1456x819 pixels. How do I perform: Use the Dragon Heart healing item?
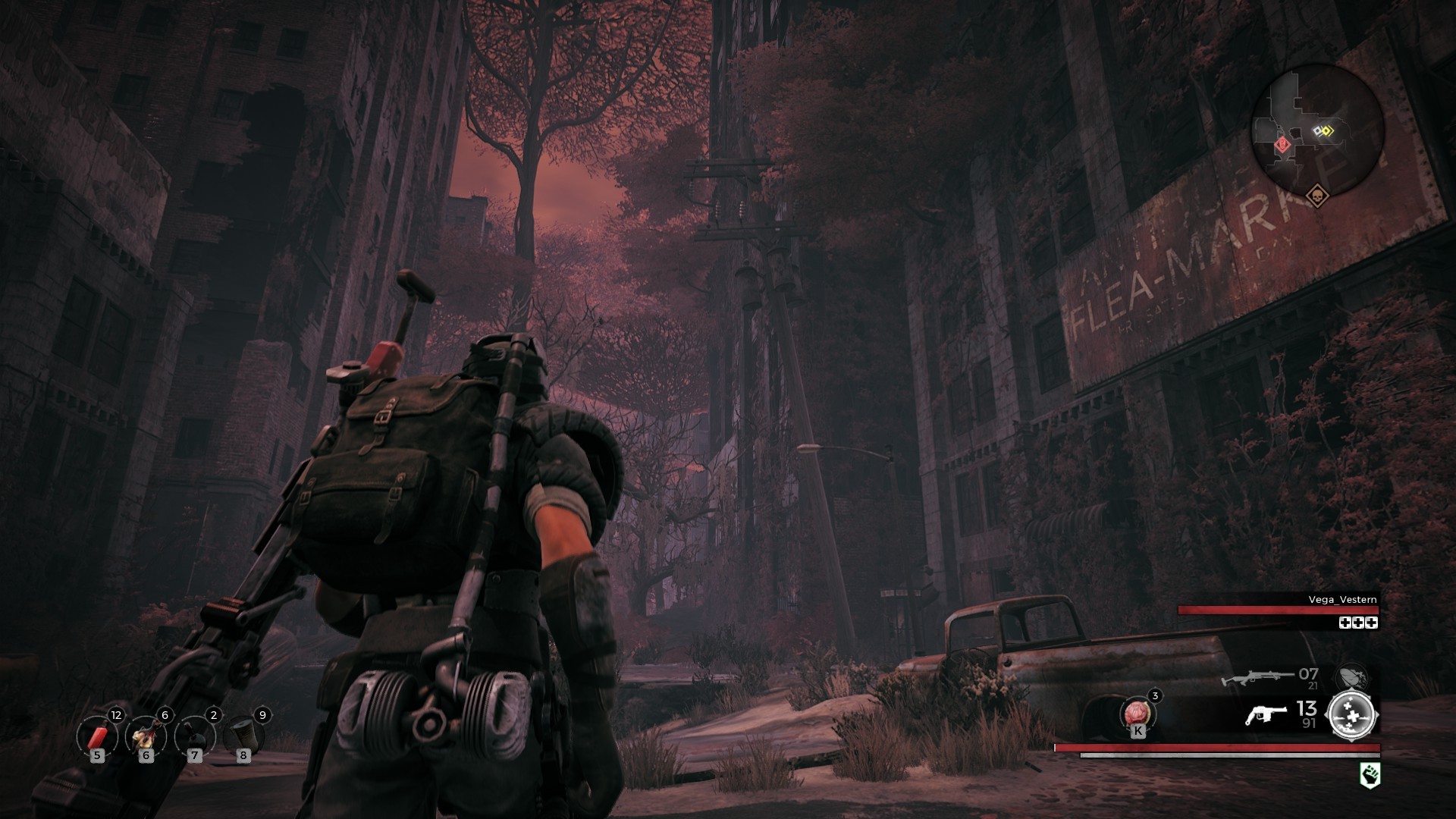pyautogui.click(x=1137, y=714)
